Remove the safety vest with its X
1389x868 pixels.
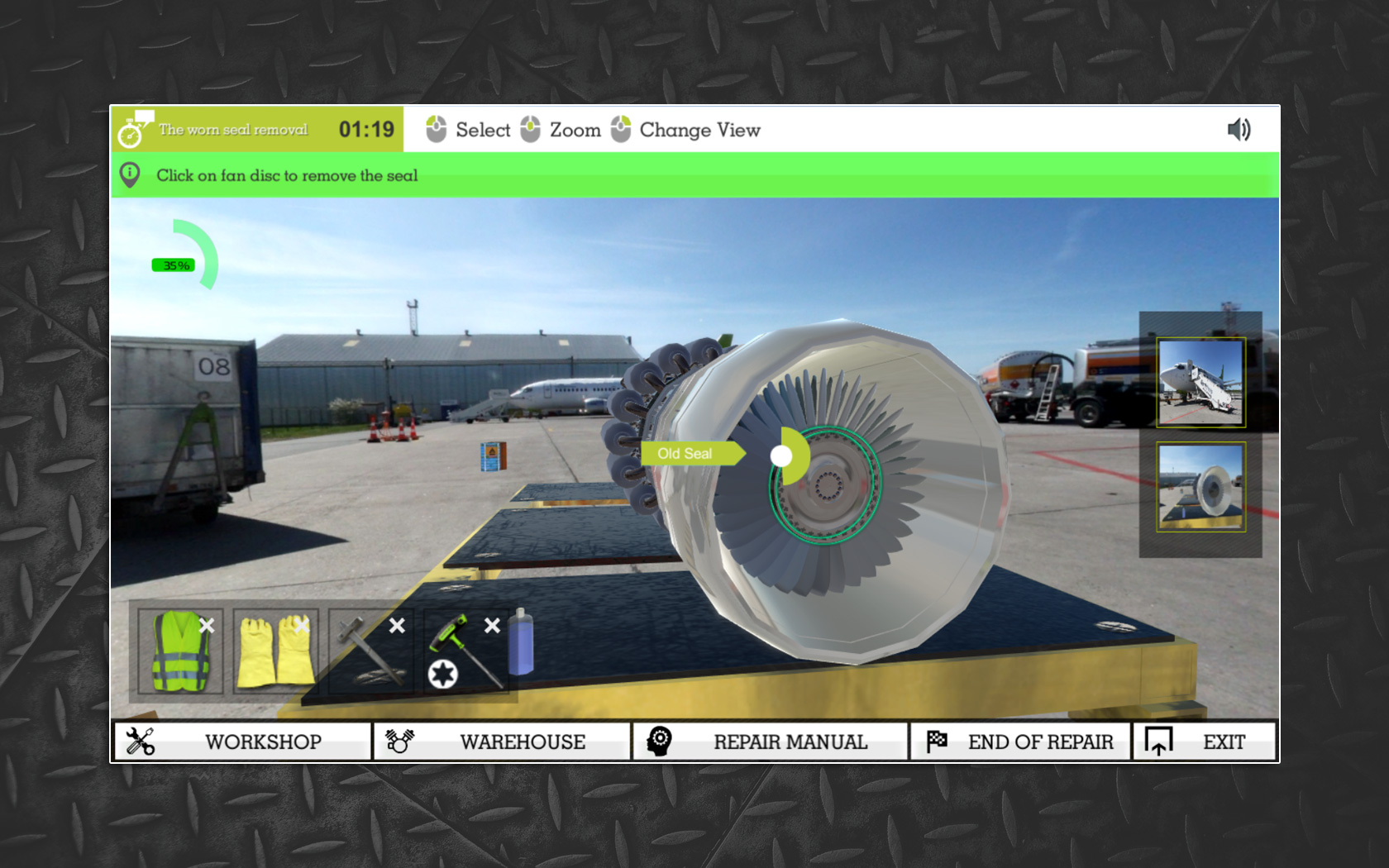point(207,626)
